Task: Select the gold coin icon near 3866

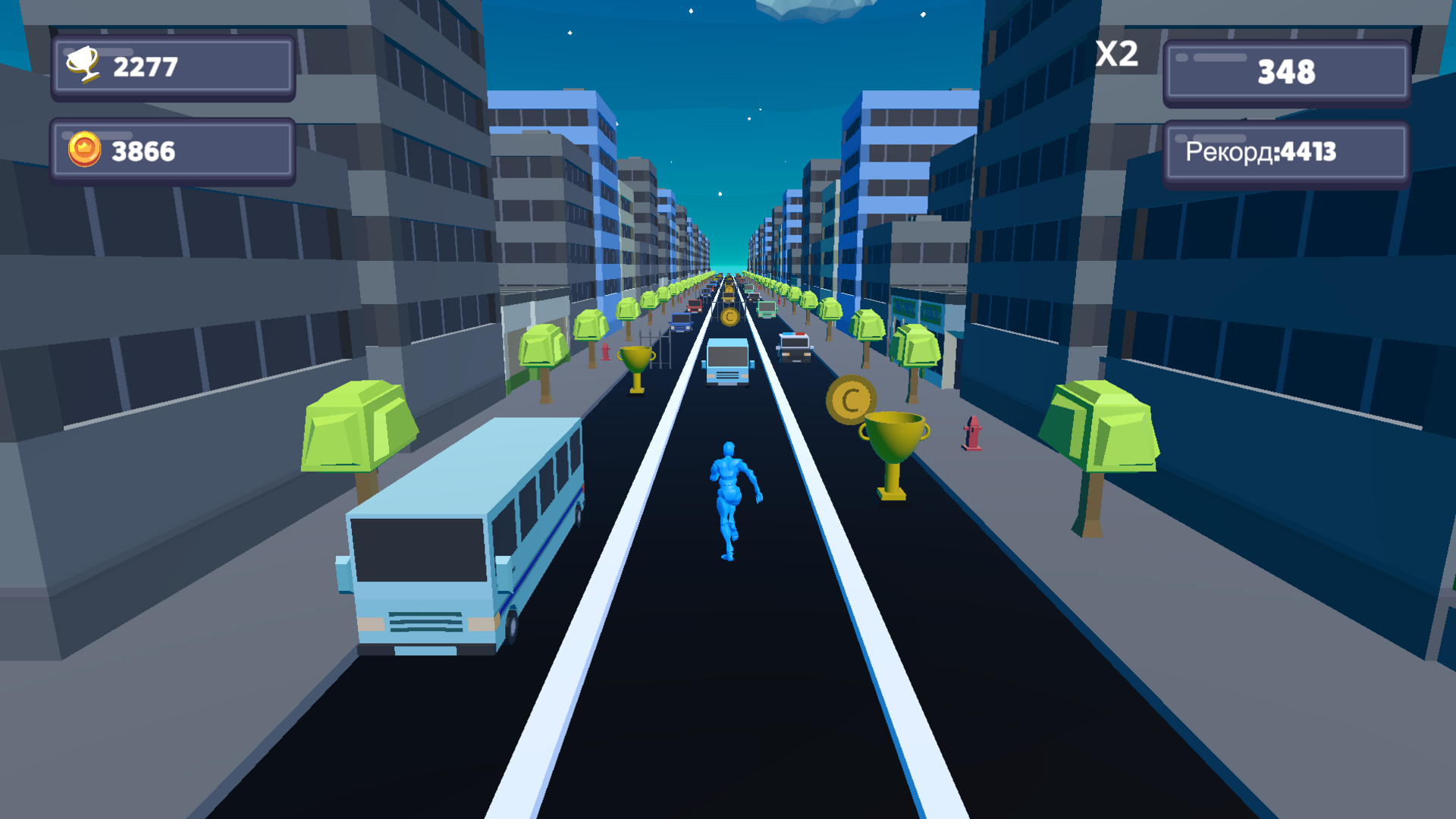Action: 83,150
